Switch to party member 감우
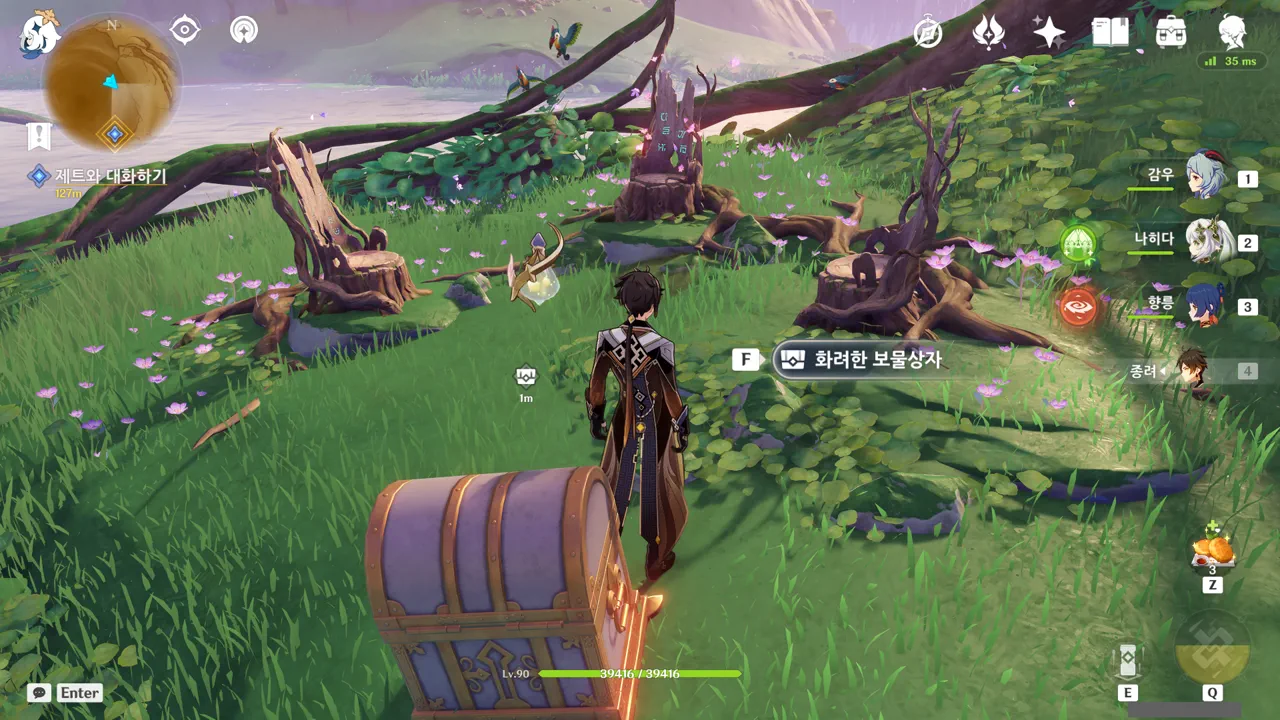Image resolution: width=1280 pixels, height=720 pixels. pyautogui.click(x=1205, y=177)
